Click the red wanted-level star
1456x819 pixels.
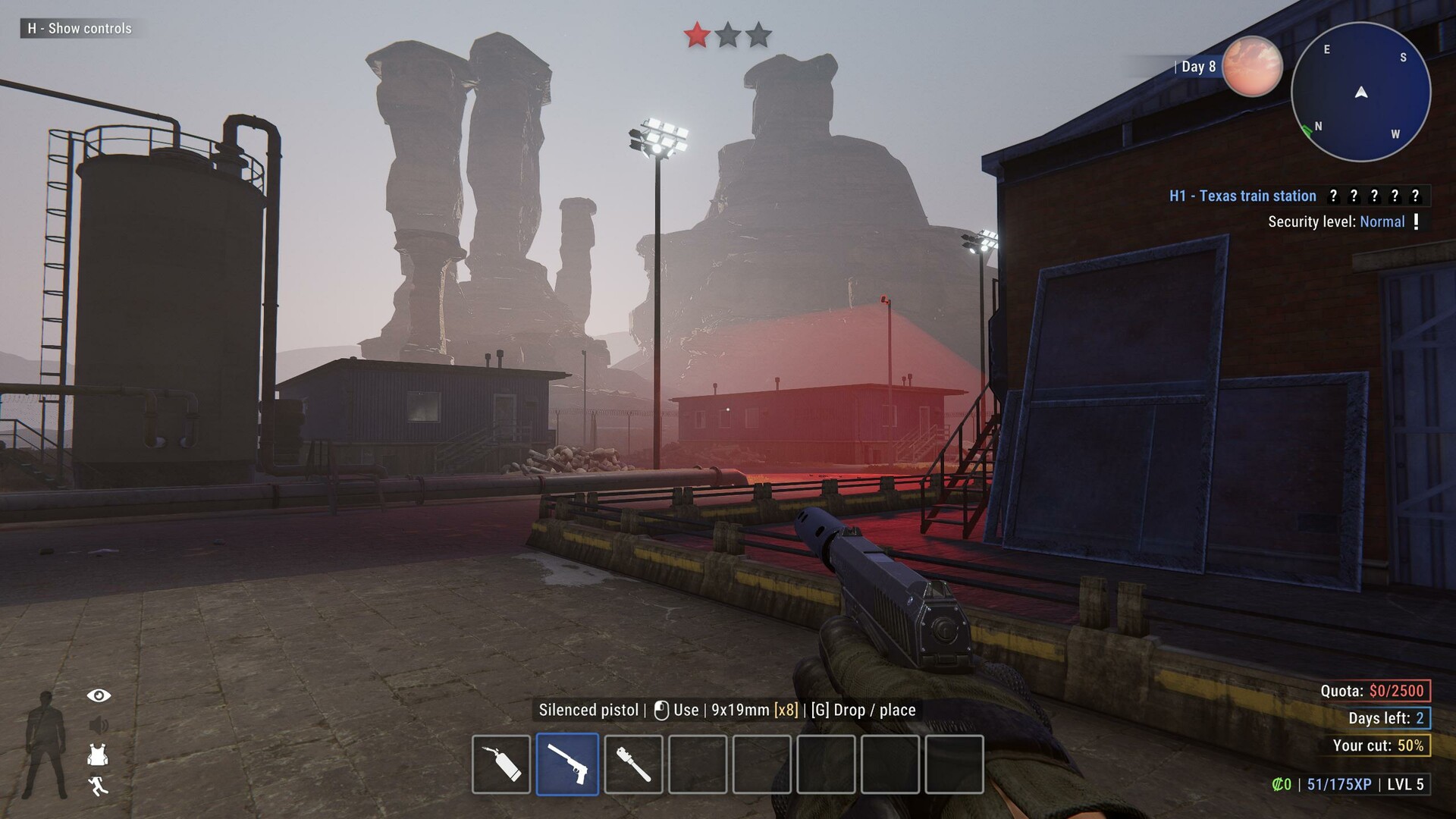696,35
